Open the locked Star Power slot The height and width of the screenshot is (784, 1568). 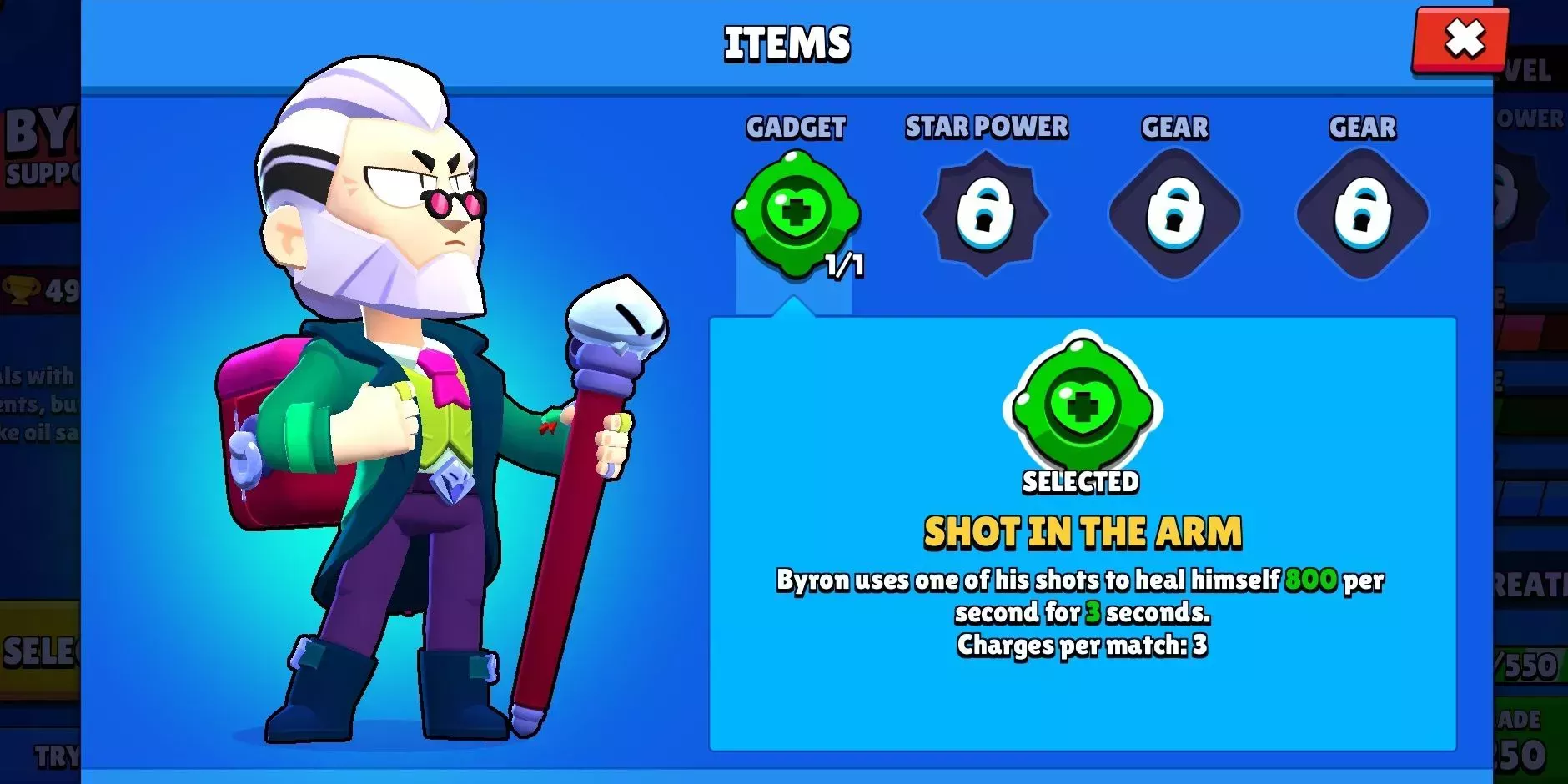985,214
